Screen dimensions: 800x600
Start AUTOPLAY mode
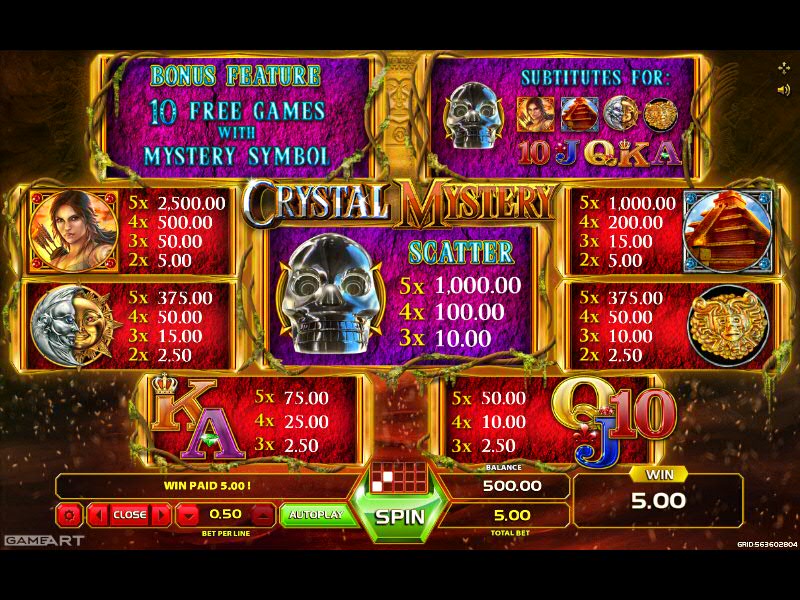(315, 515)
